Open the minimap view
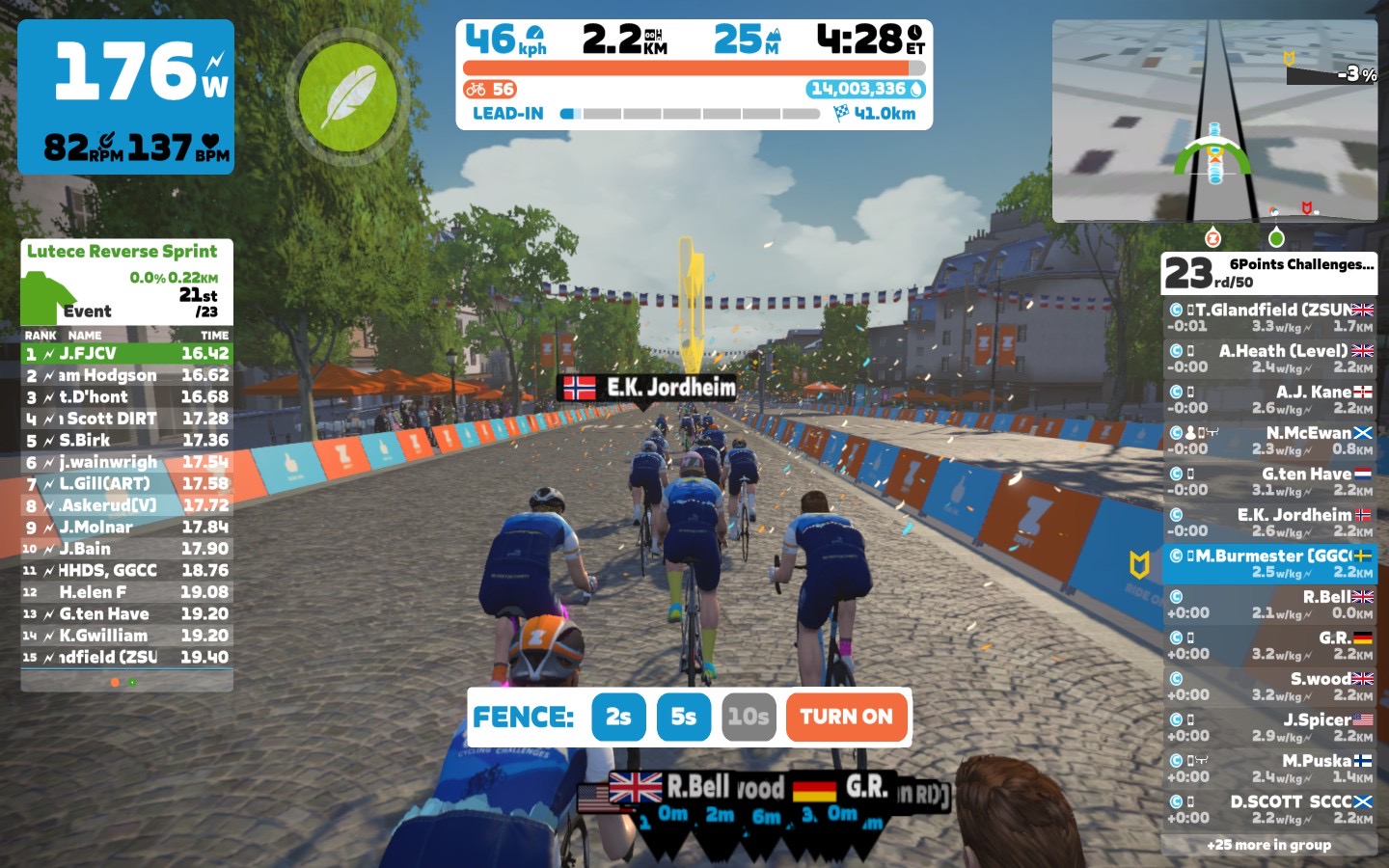The image size is (1389, 868). click(1214, 121)
